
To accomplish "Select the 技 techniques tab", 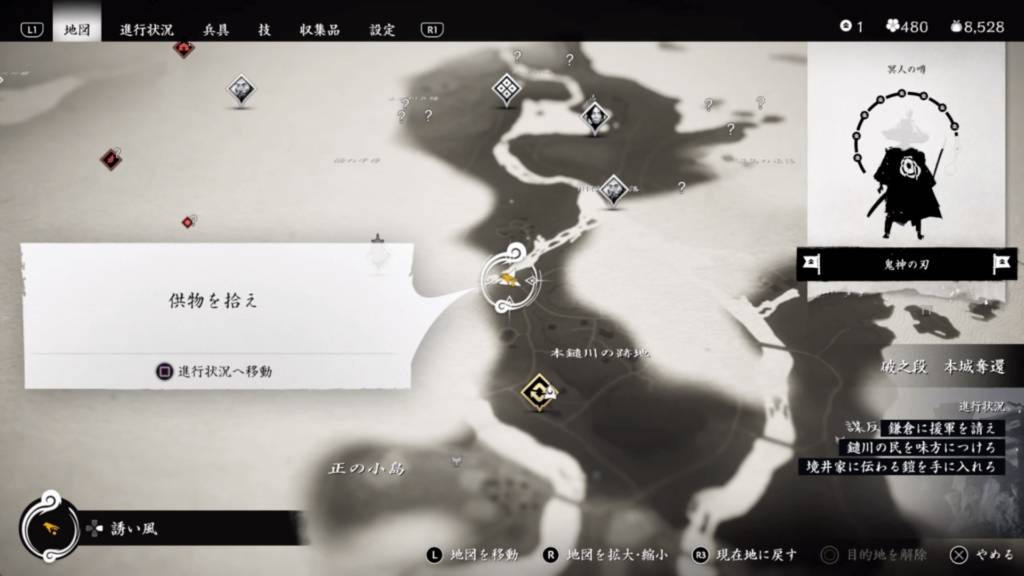I will tap(264, 29).
